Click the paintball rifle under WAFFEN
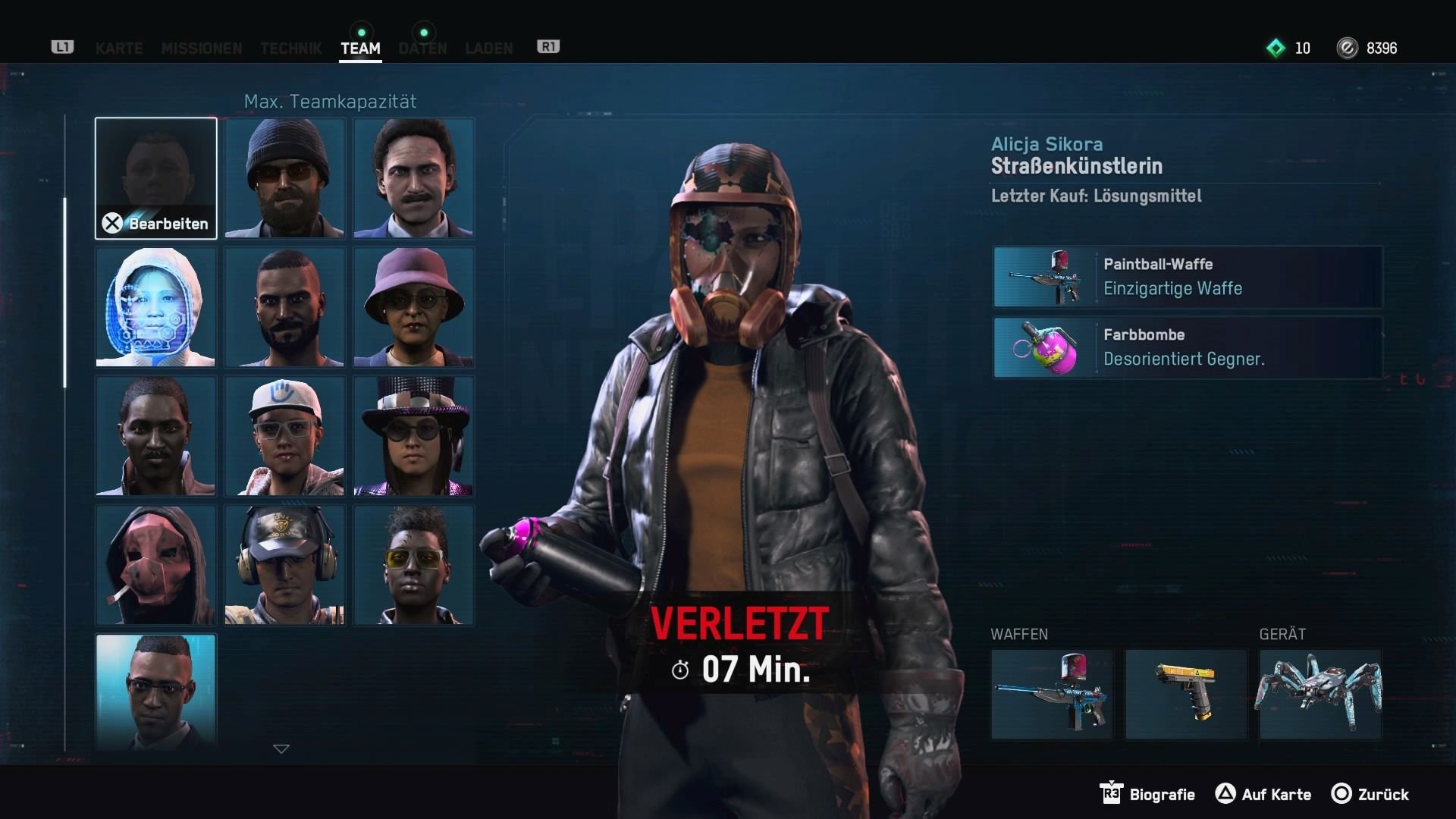The image size is (1456, 819). coord(1053,694)
